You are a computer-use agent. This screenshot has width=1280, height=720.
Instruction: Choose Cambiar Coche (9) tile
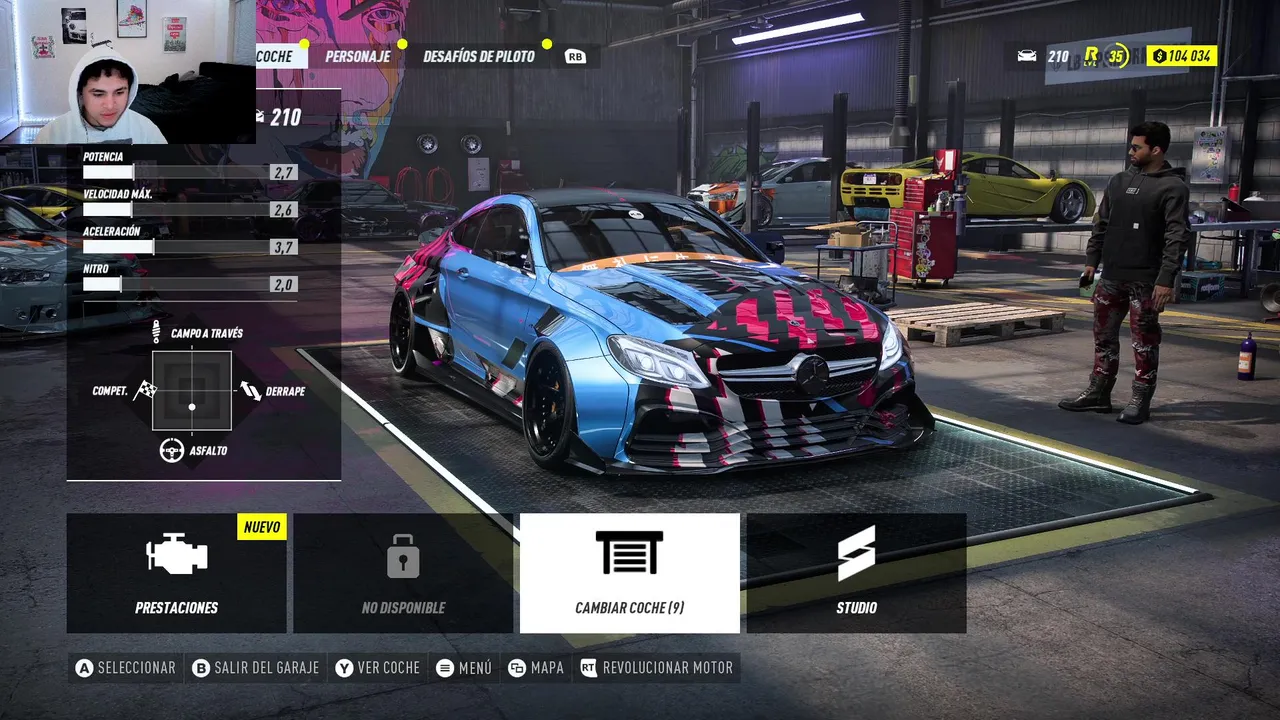point(630,573)
